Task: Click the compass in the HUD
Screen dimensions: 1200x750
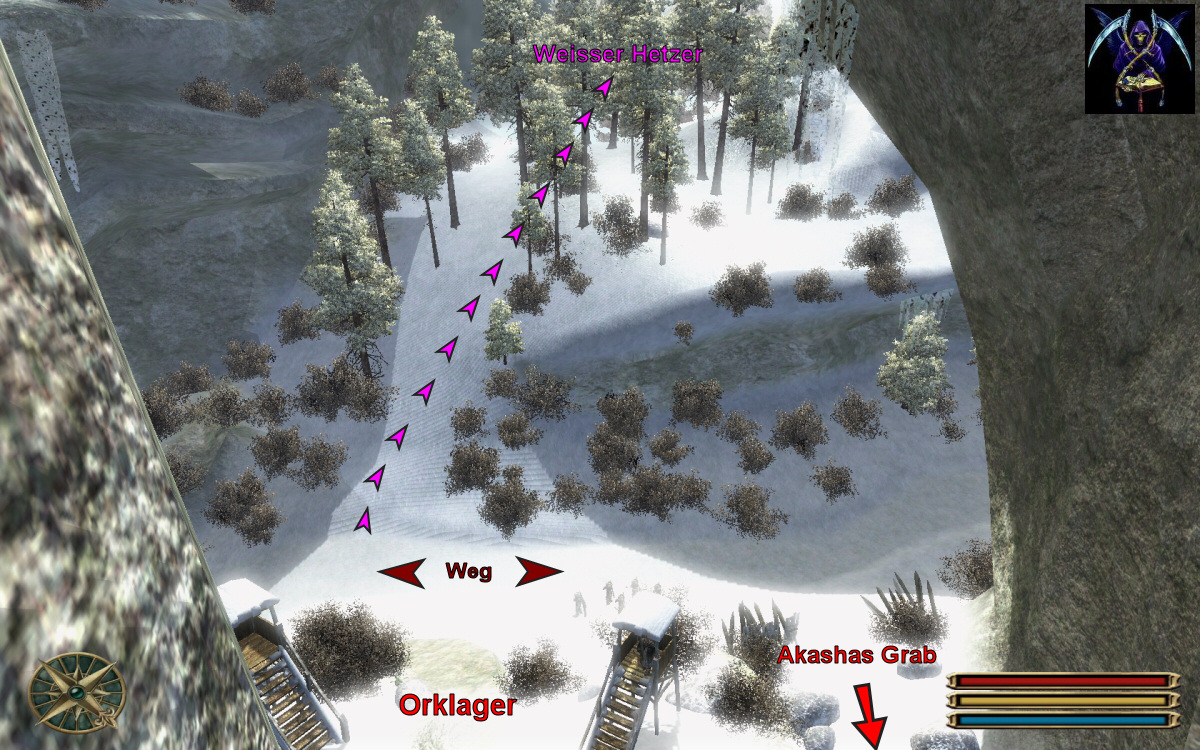Action: pyautogui.click(x=77, y=692)
